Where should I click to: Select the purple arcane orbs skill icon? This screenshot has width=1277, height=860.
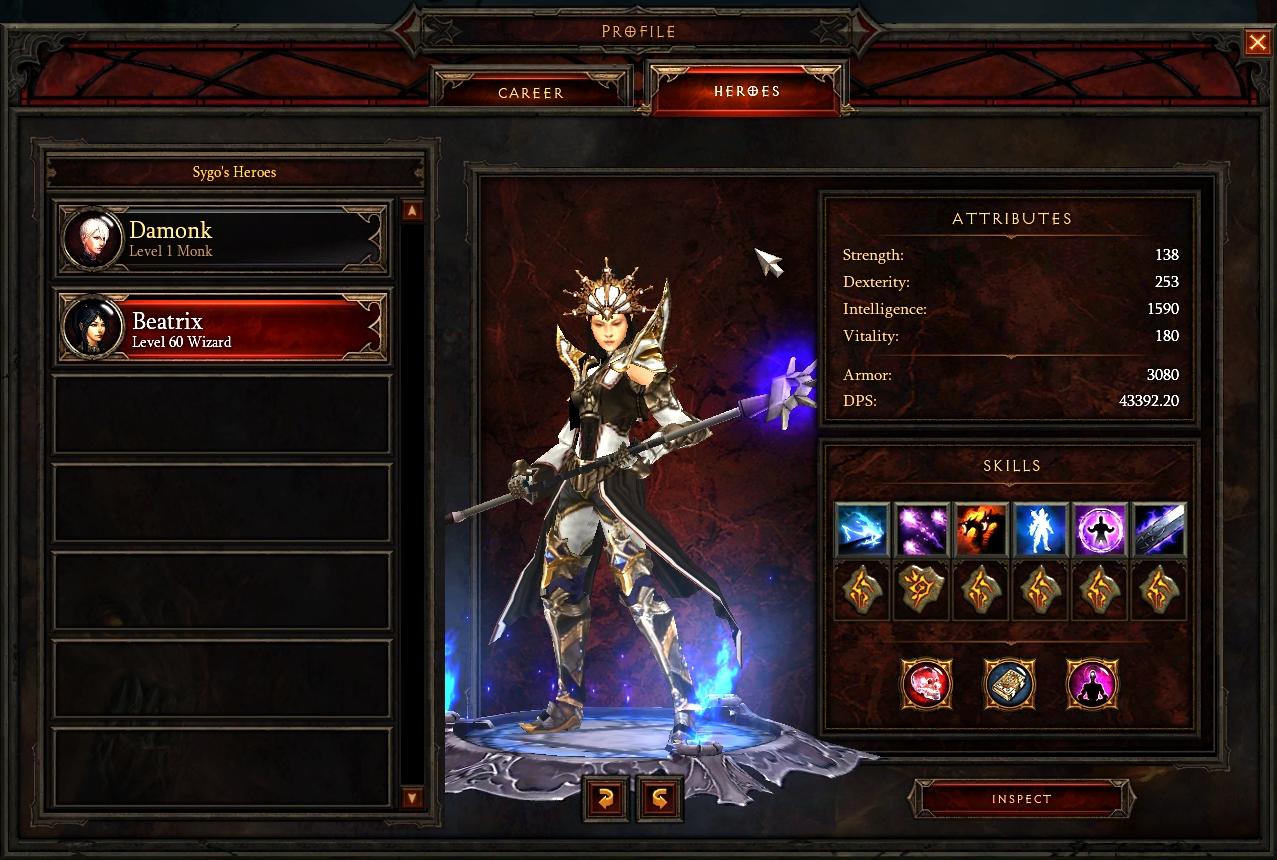[921, 529]
